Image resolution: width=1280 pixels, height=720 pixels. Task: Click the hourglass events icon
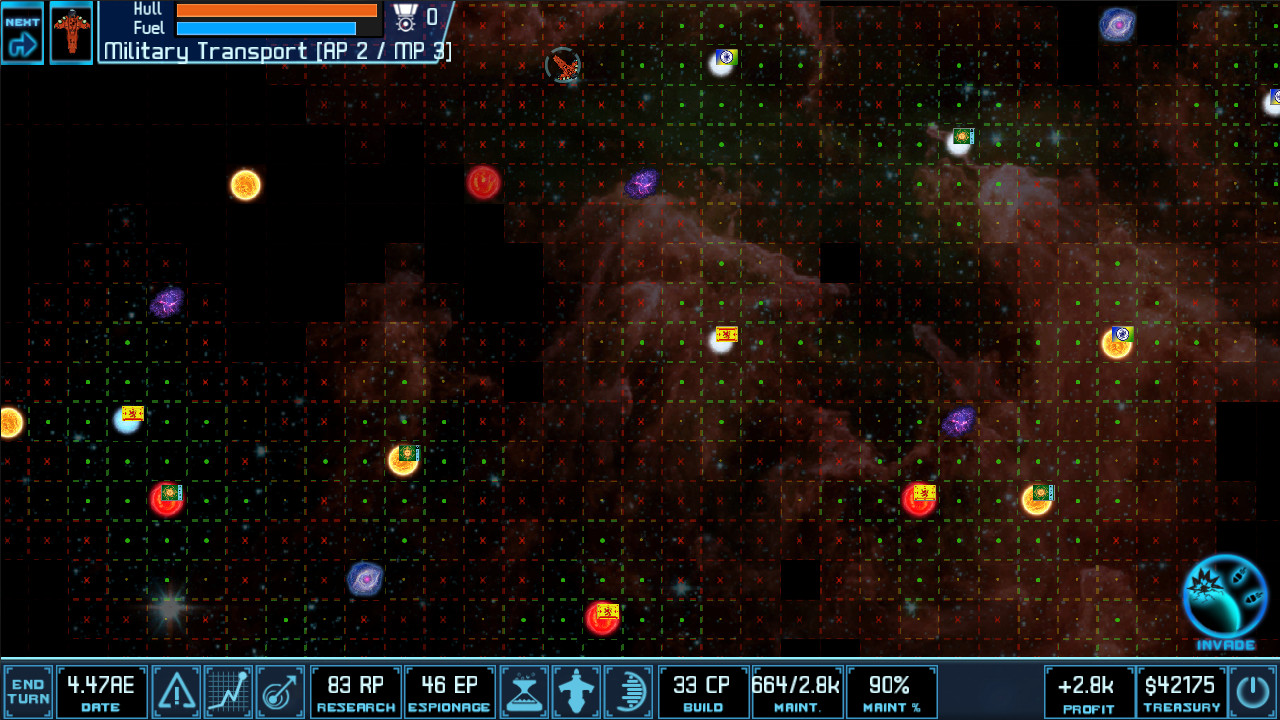525,691
